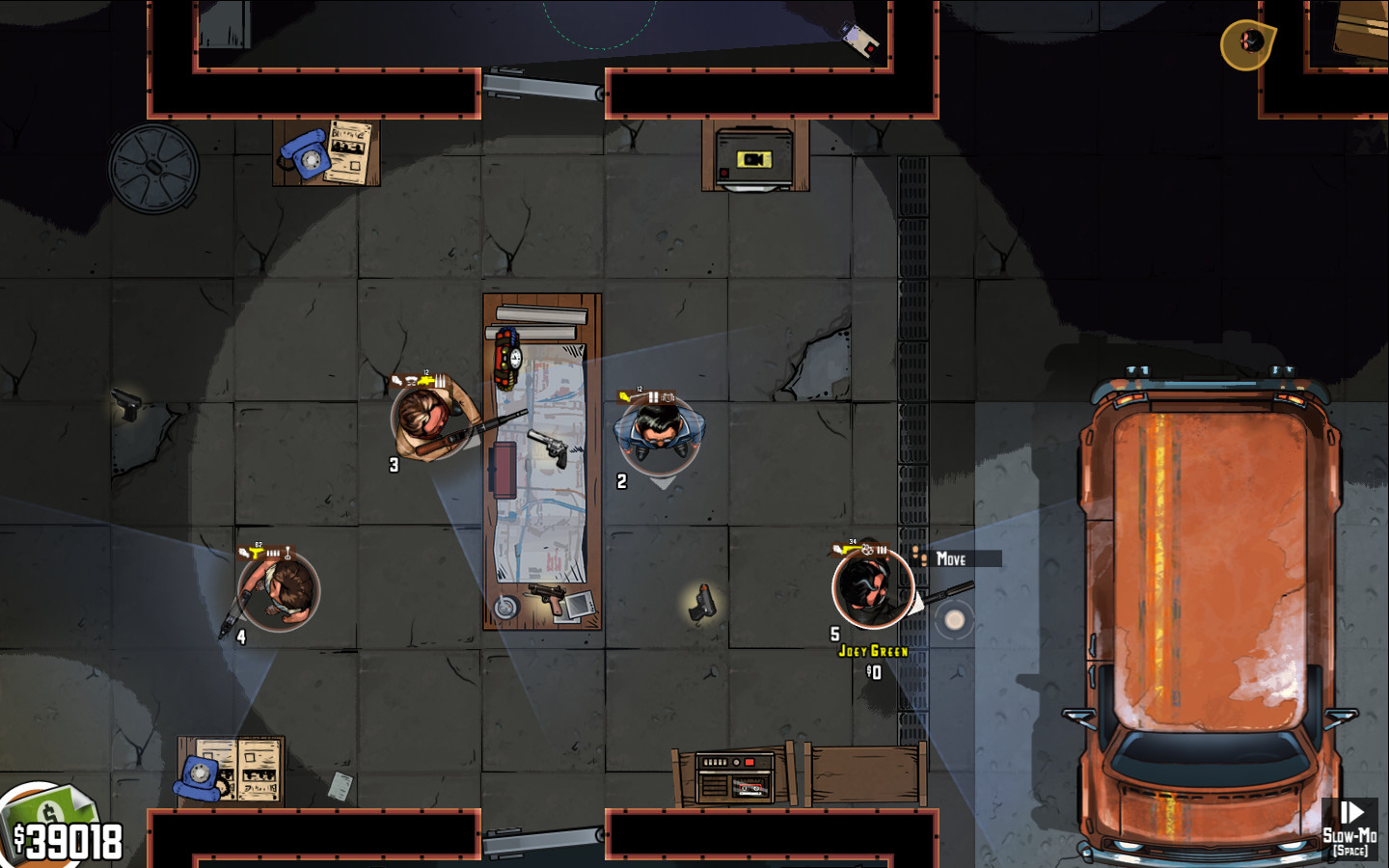Click Joey Green's name label
1389x868 pixels.
point(873,651)
